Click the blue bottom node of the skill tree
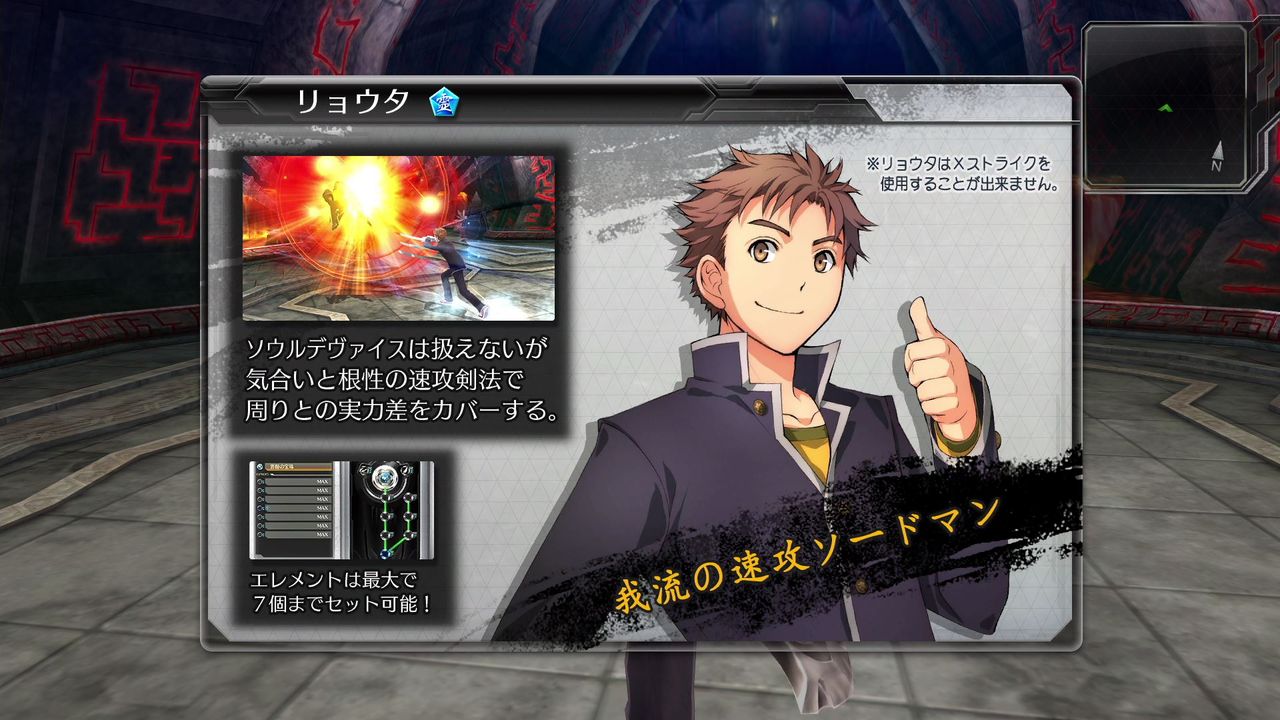This screenshot has height=720, width=1280. (386, 554)
